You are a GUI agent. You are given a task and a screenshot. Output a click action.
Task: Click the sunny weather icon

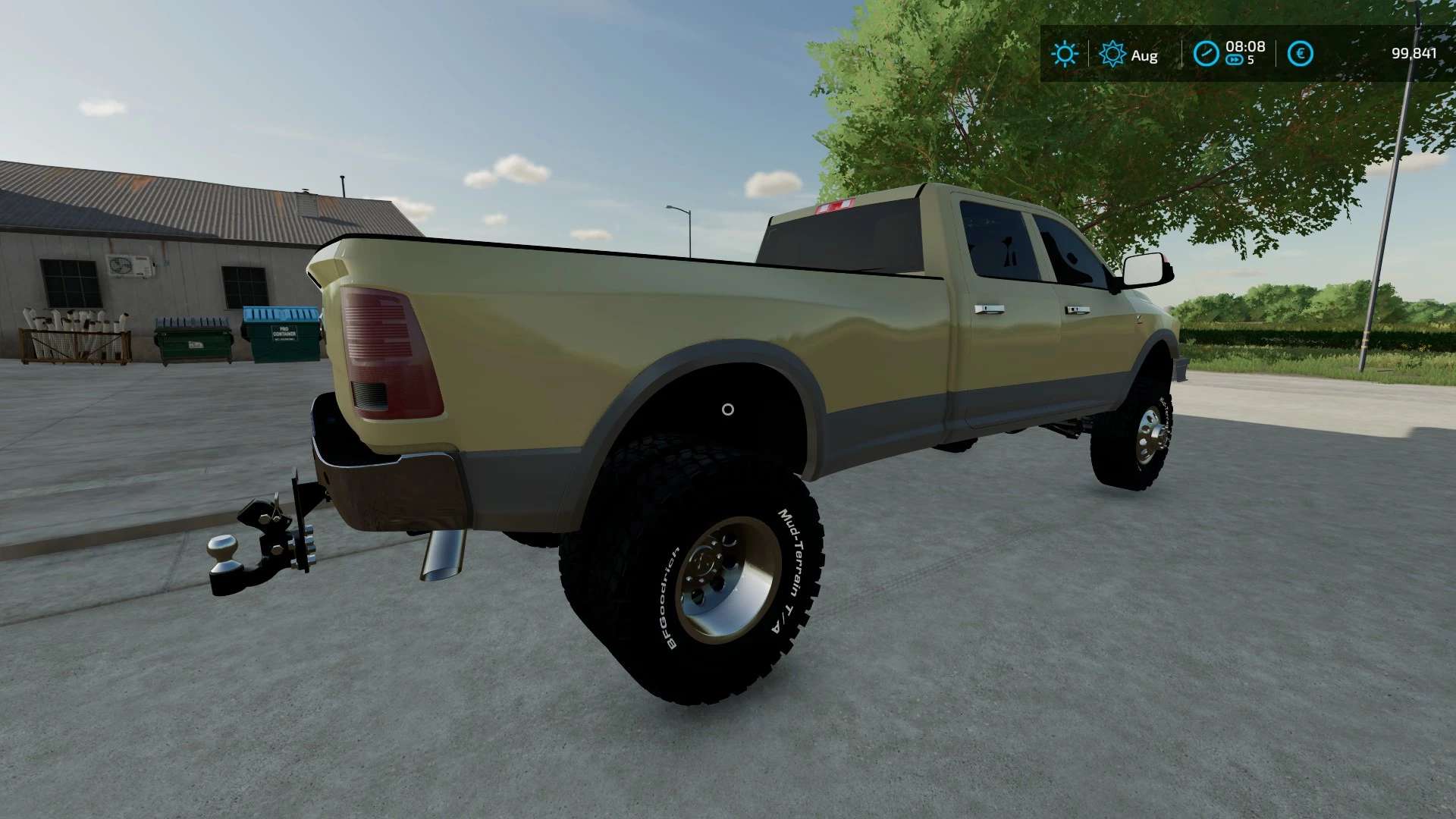click(1064, 54)
